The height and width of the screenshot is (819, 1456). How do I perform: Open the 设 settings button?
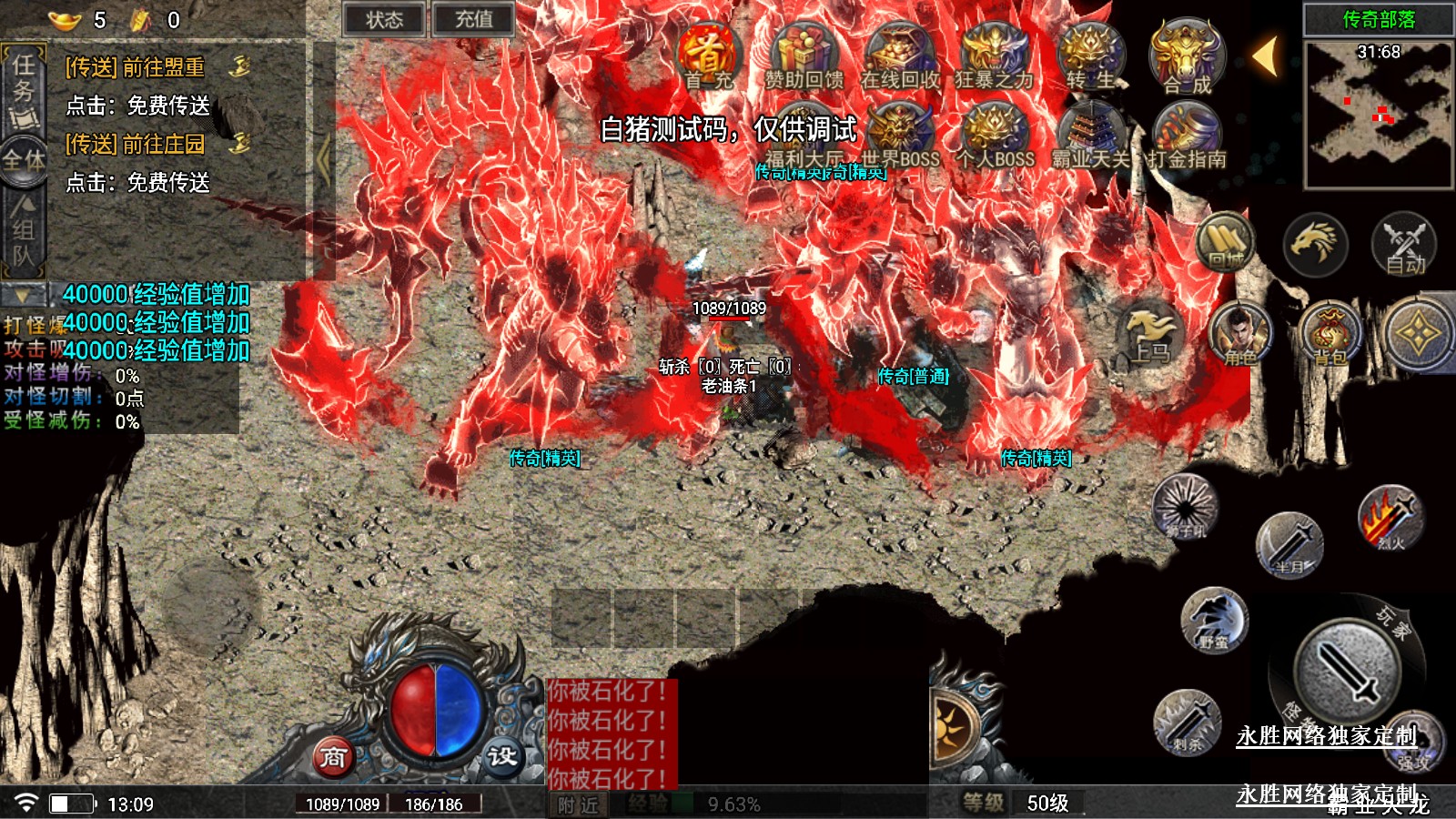tap(501, 757)
